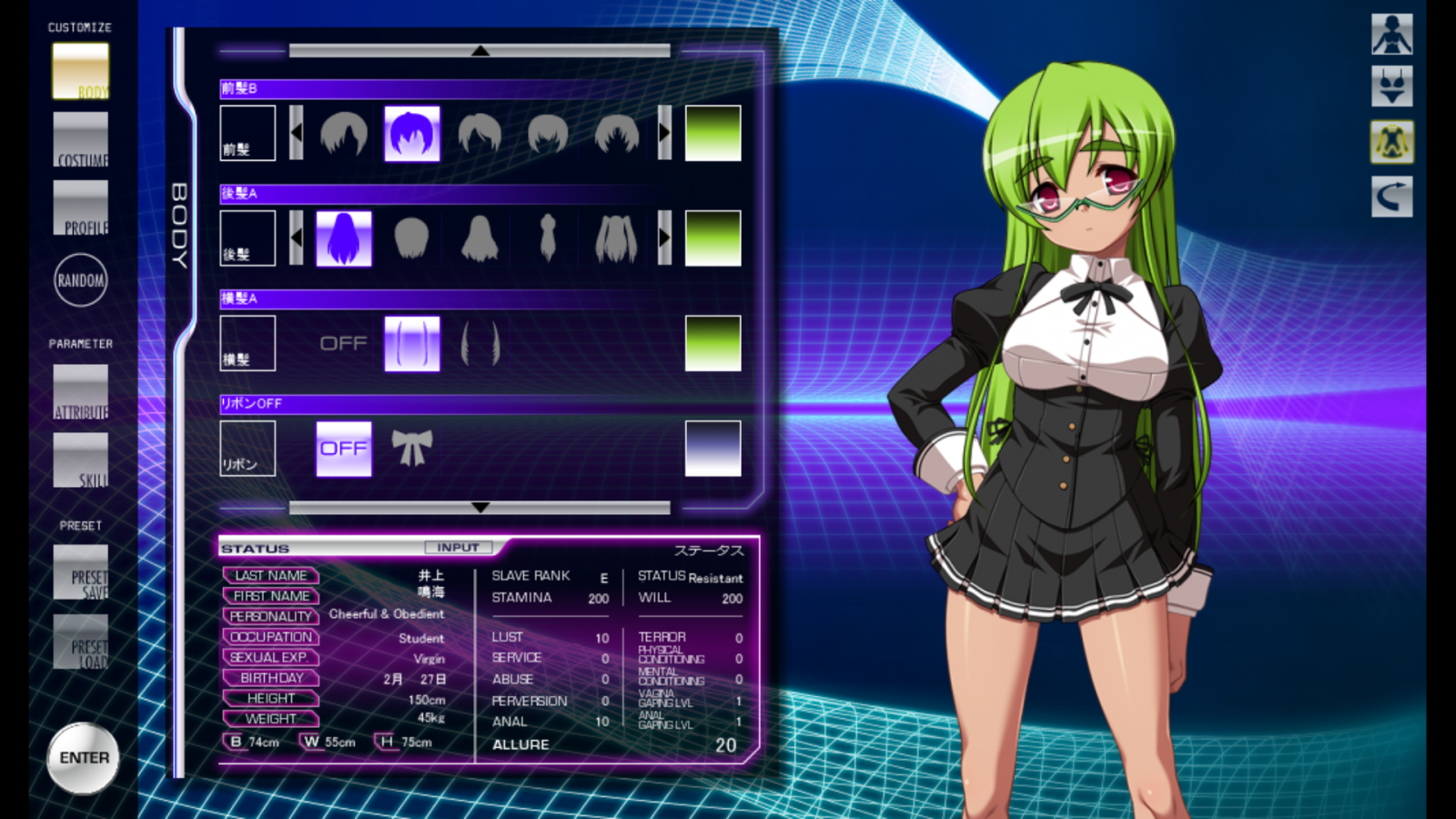Set side hair to OFF
This screenshot has width=1456, height=819.
tap(343, 343)
